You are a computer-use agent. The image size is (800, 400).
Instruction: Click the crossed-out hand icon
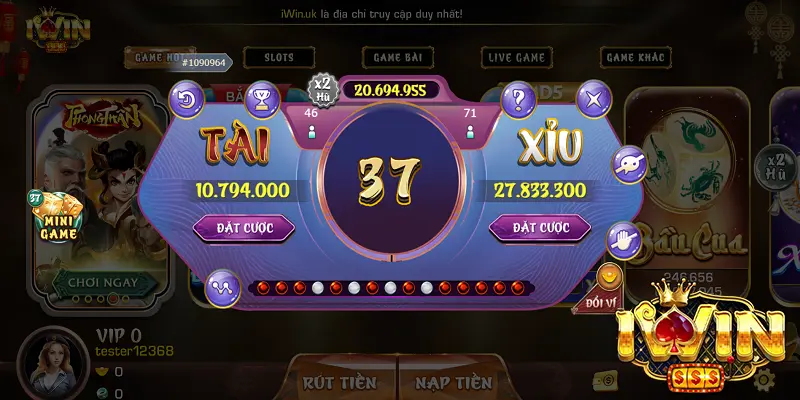[x=622, y=239]
